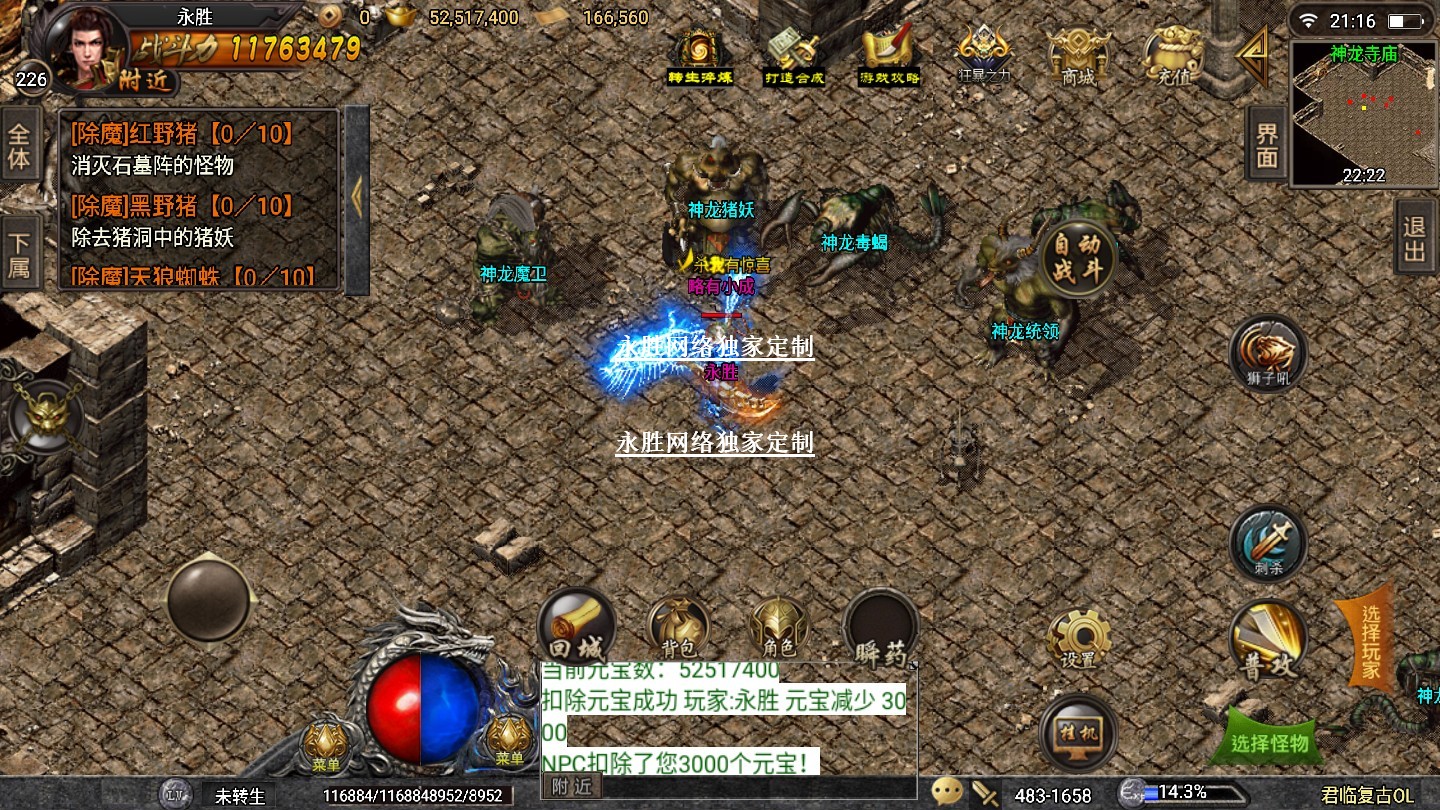Switch chat to the 全体 tab
This screenshot has height=810, width=1440.
coord(19,146)
